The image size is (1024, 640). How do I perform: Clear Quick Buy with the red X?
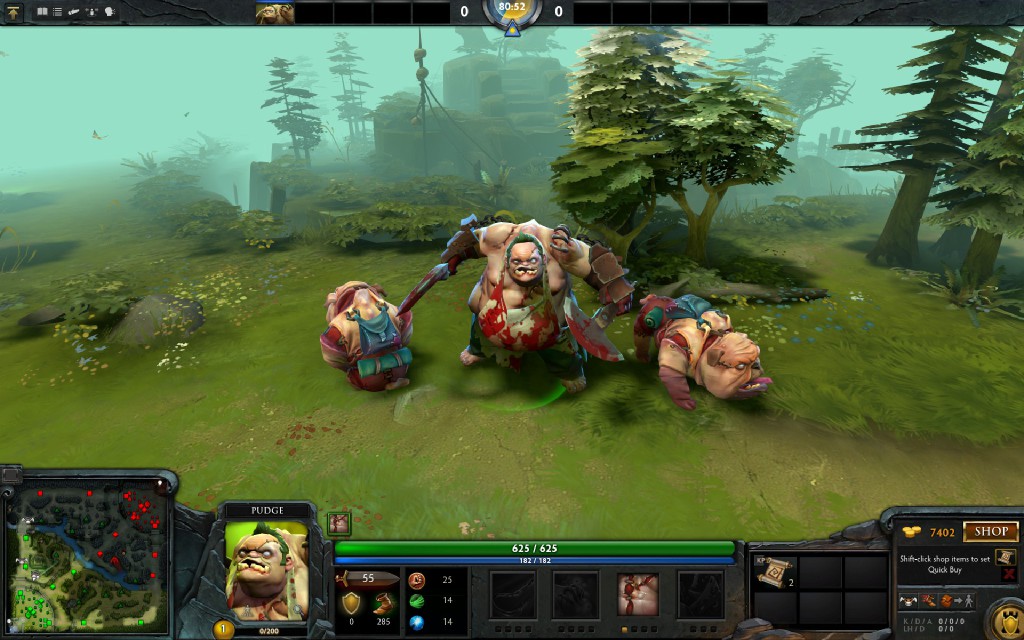click(x=1008, y=575)
